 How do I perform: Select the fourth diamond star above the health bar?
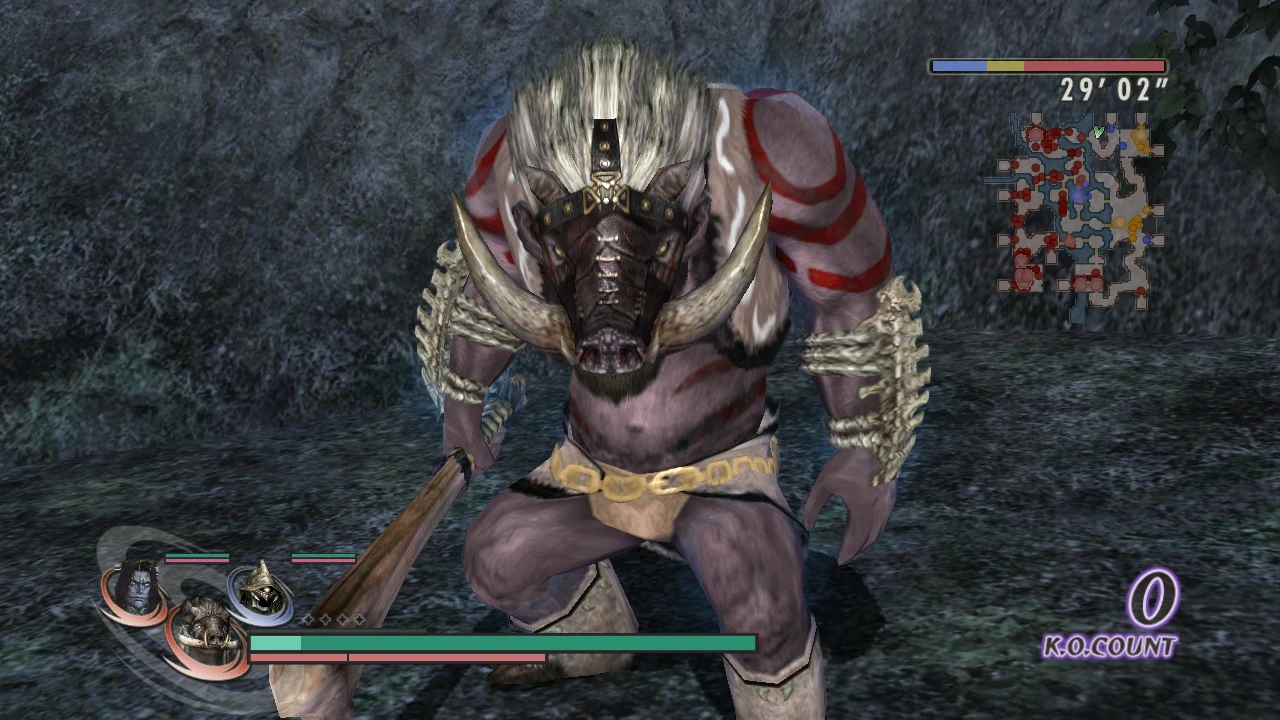coord(359,619)
